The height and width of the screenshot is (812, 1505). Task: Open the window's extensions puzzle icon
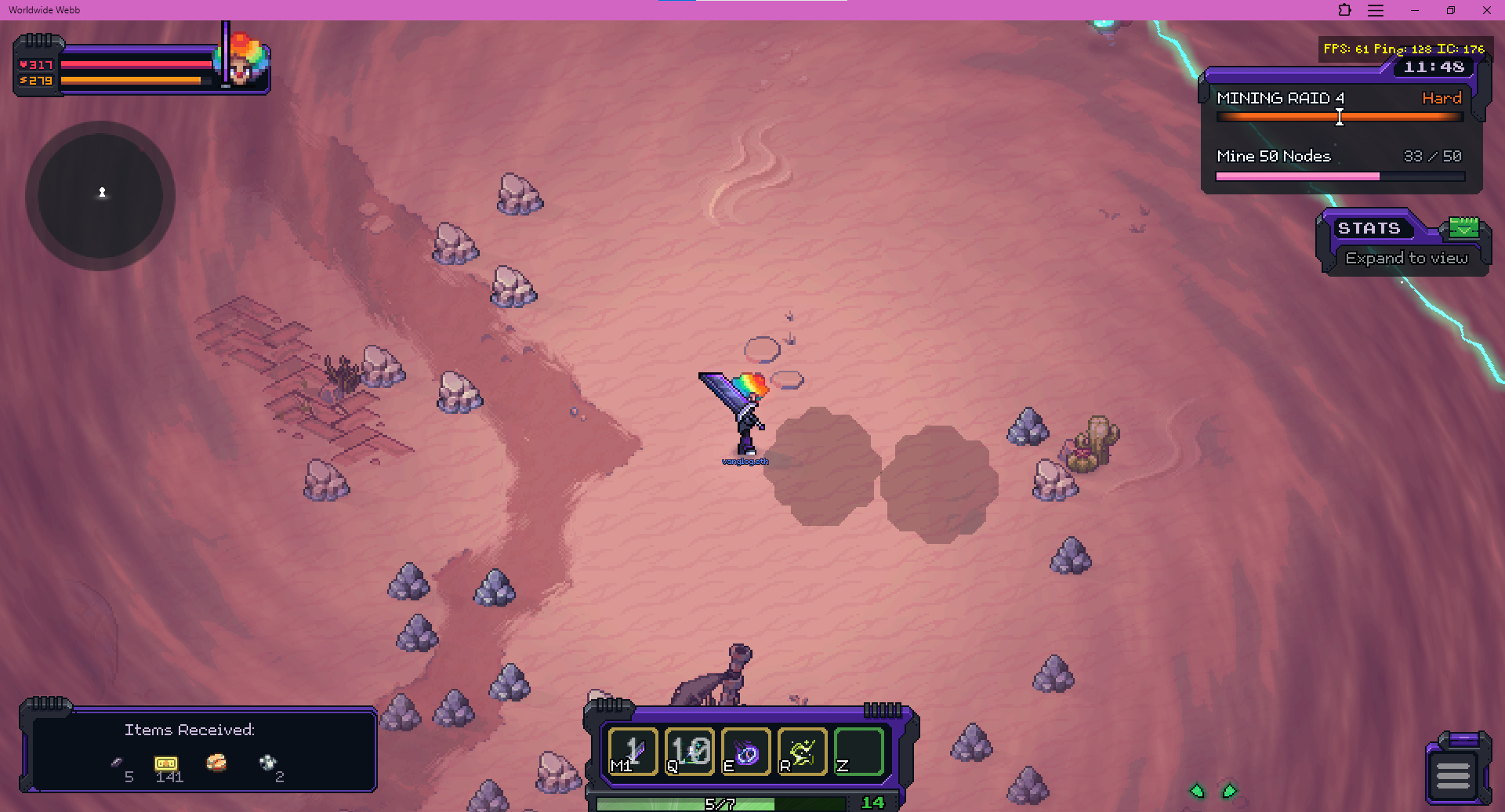pyautogui.click(x=1344, y=10)
